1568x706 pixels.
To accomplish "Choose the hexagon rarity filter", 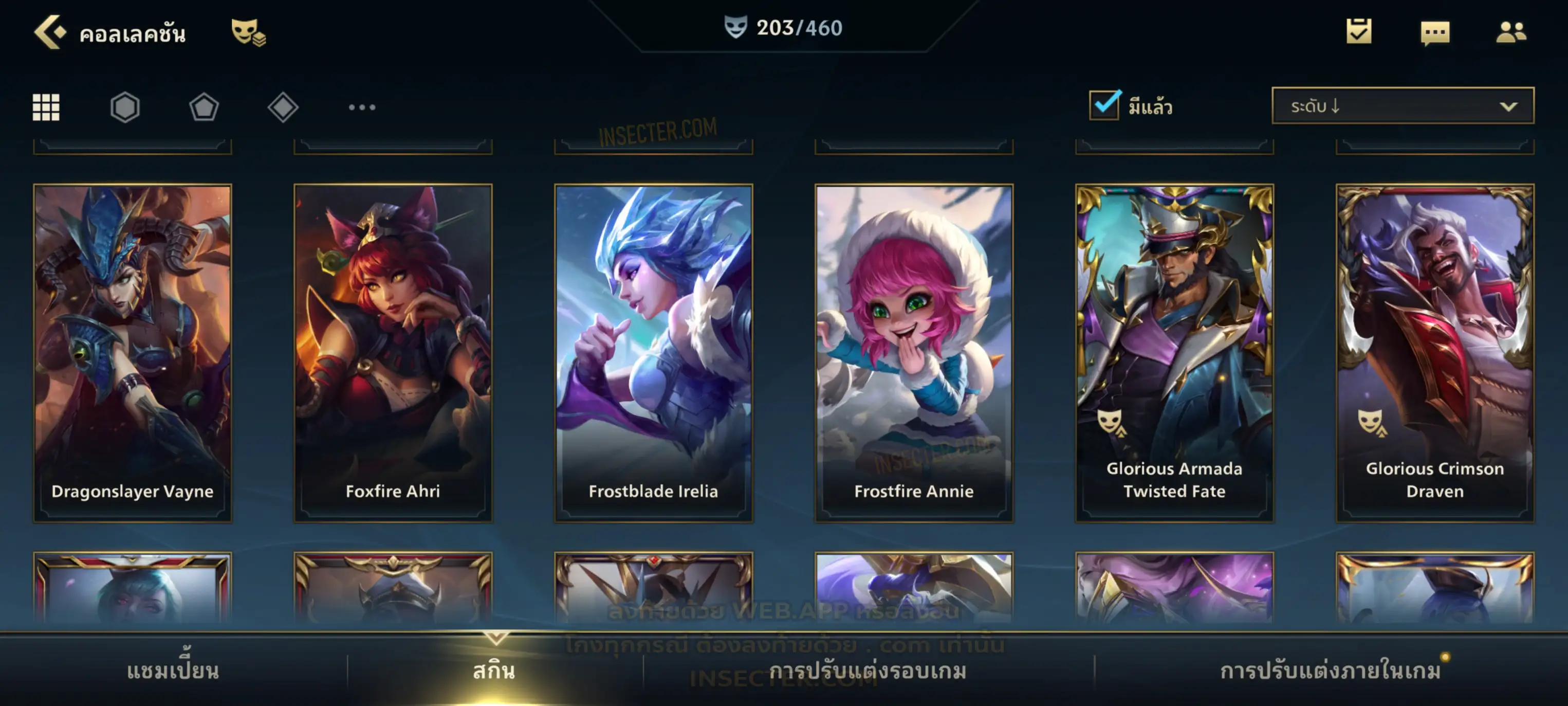I will (x=125, y=107).
